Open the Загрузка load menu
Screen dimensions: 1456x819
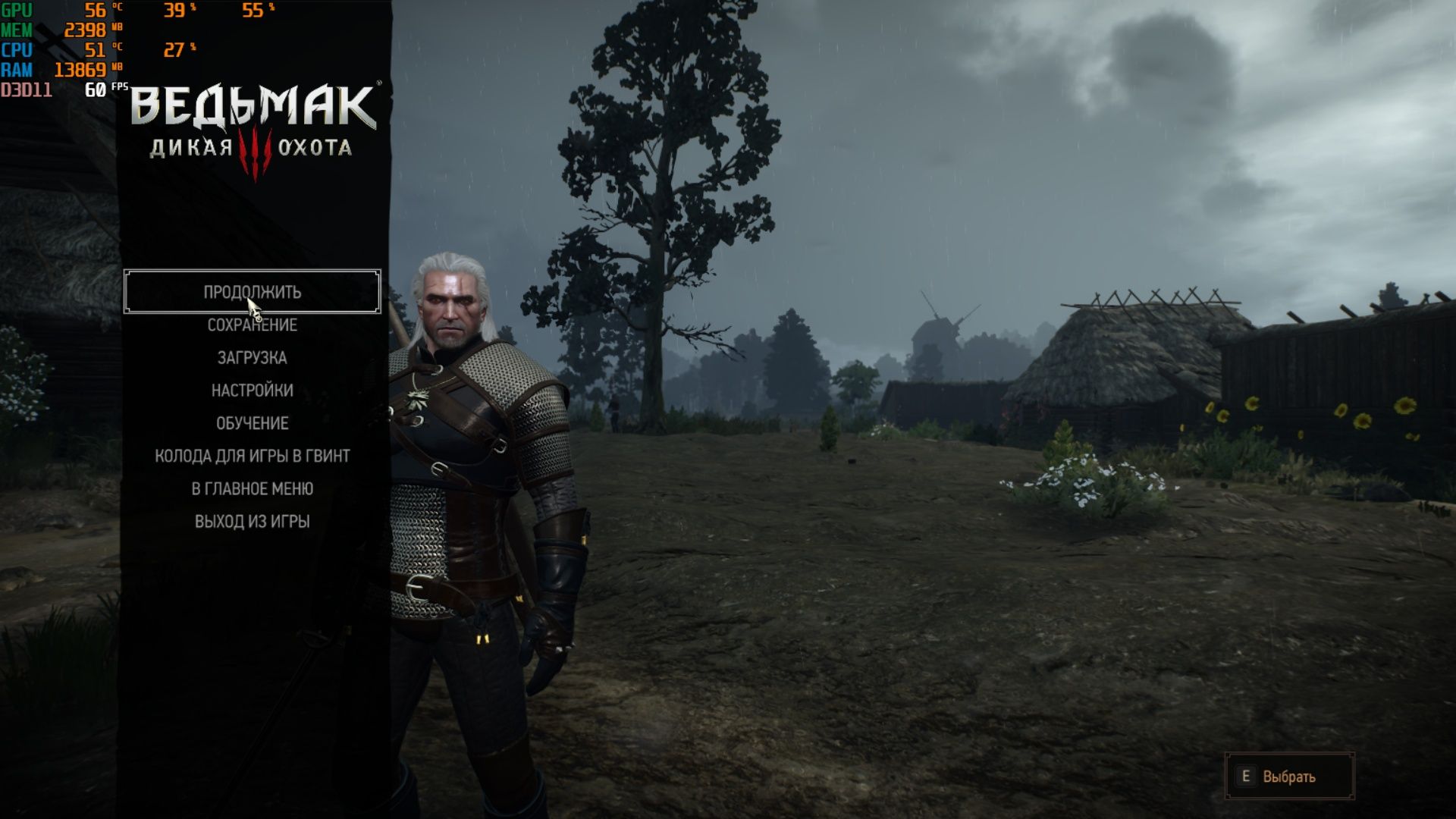tap(252, 358)
